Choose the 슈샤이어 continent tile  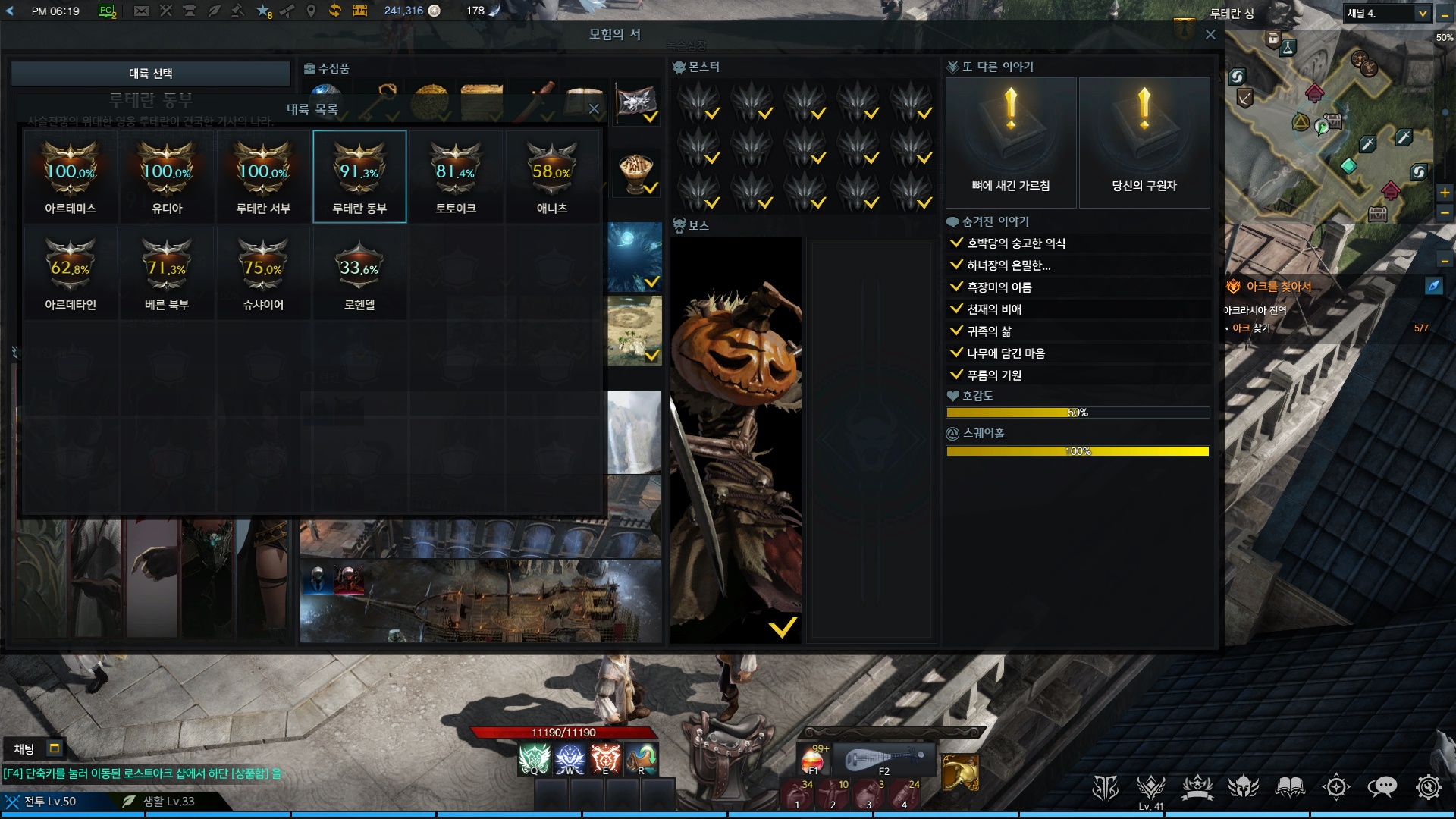pos(263,273)
